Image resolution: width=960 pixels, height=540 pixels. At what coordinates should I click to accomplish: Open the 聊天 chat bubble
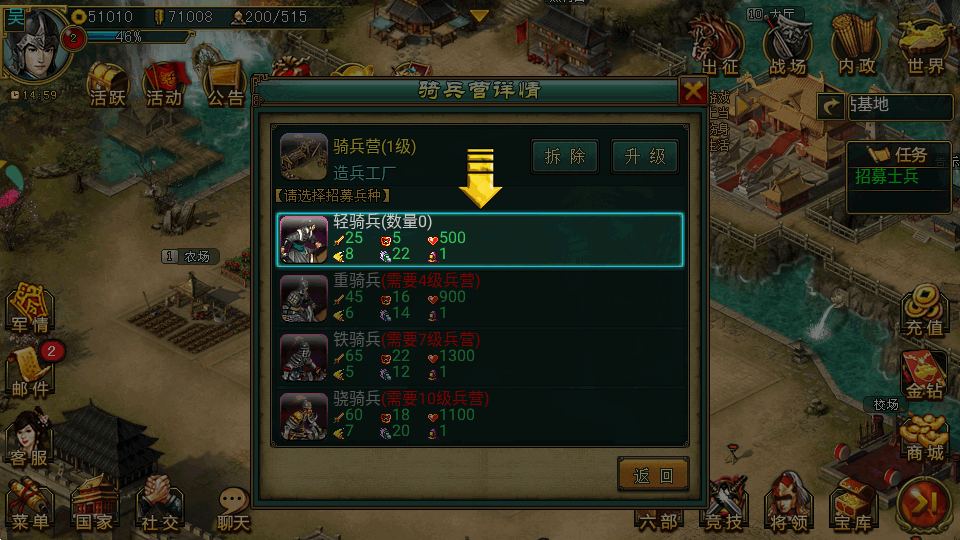pyautogui.click(x=233, y=508)
